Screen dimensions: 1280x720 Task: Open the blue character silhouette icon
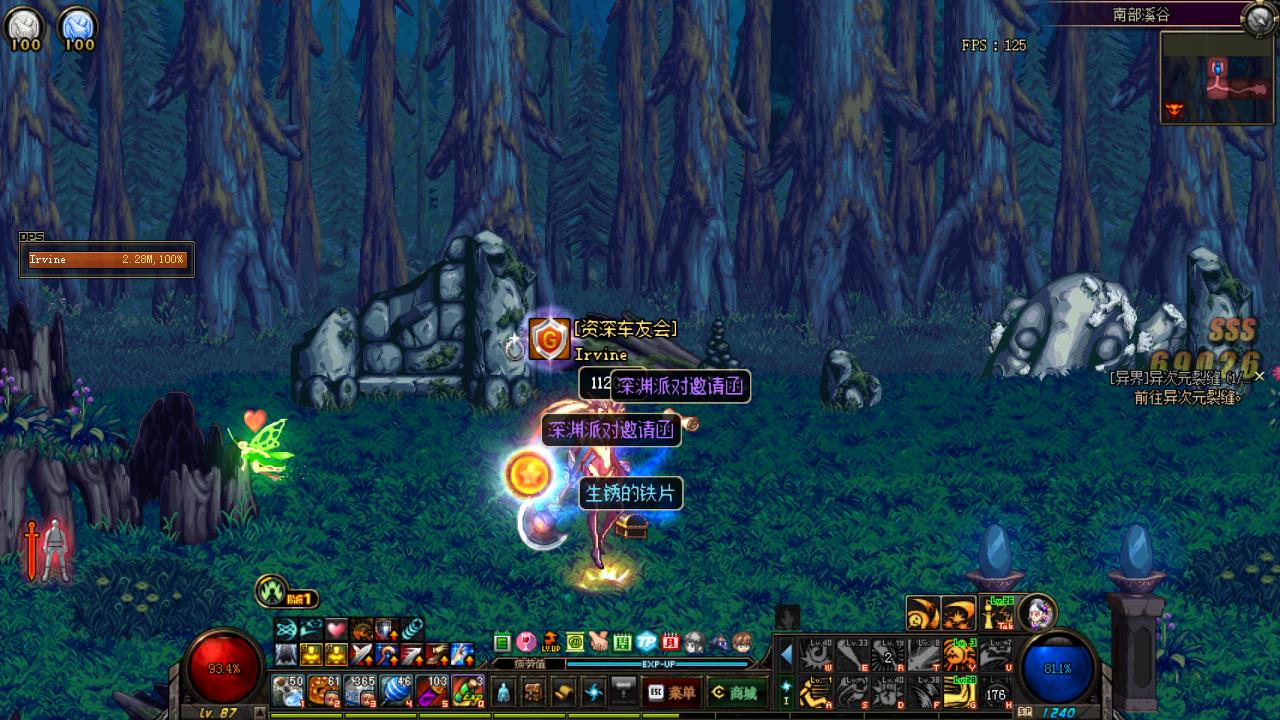tap(502, 692)
